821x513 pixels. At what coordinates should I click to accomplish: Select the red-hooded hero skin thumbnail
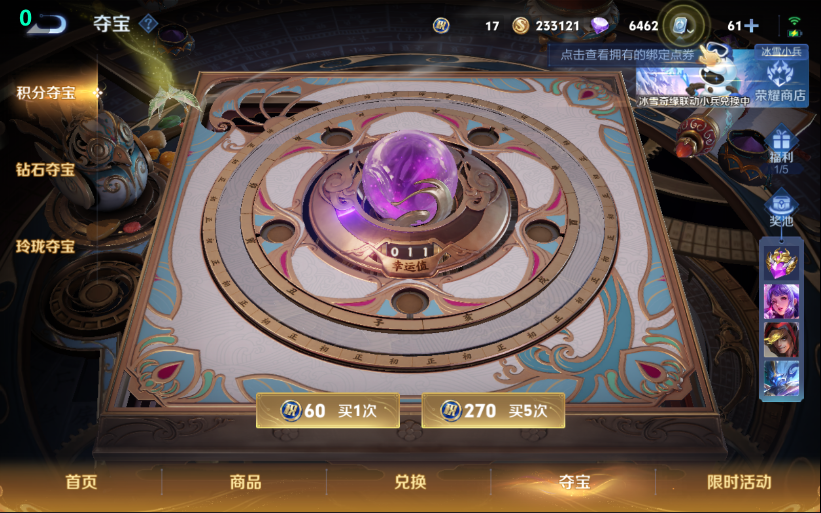click(x=781, y=340)
